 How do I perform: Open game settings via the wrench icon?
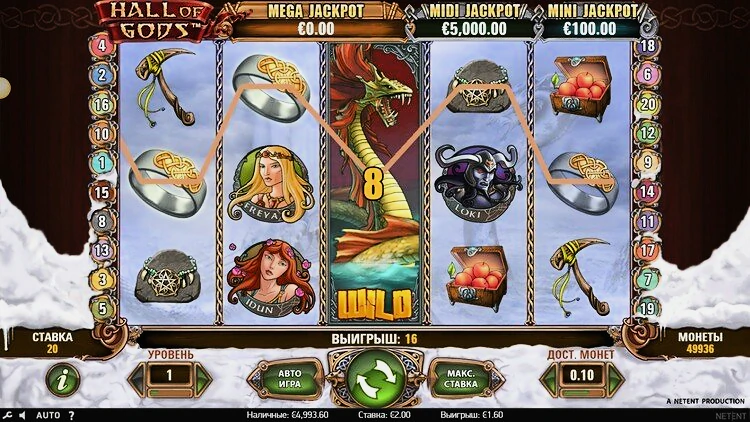[8, 415]
